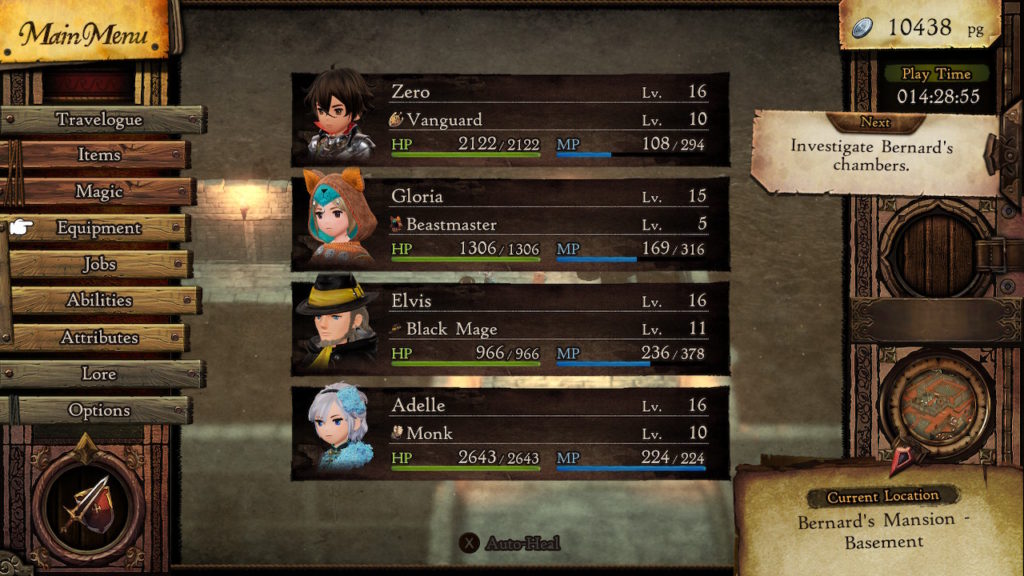Choose Lore from the menu
The width and height of the screenshot is (1024, 576).
pos(99,373)
